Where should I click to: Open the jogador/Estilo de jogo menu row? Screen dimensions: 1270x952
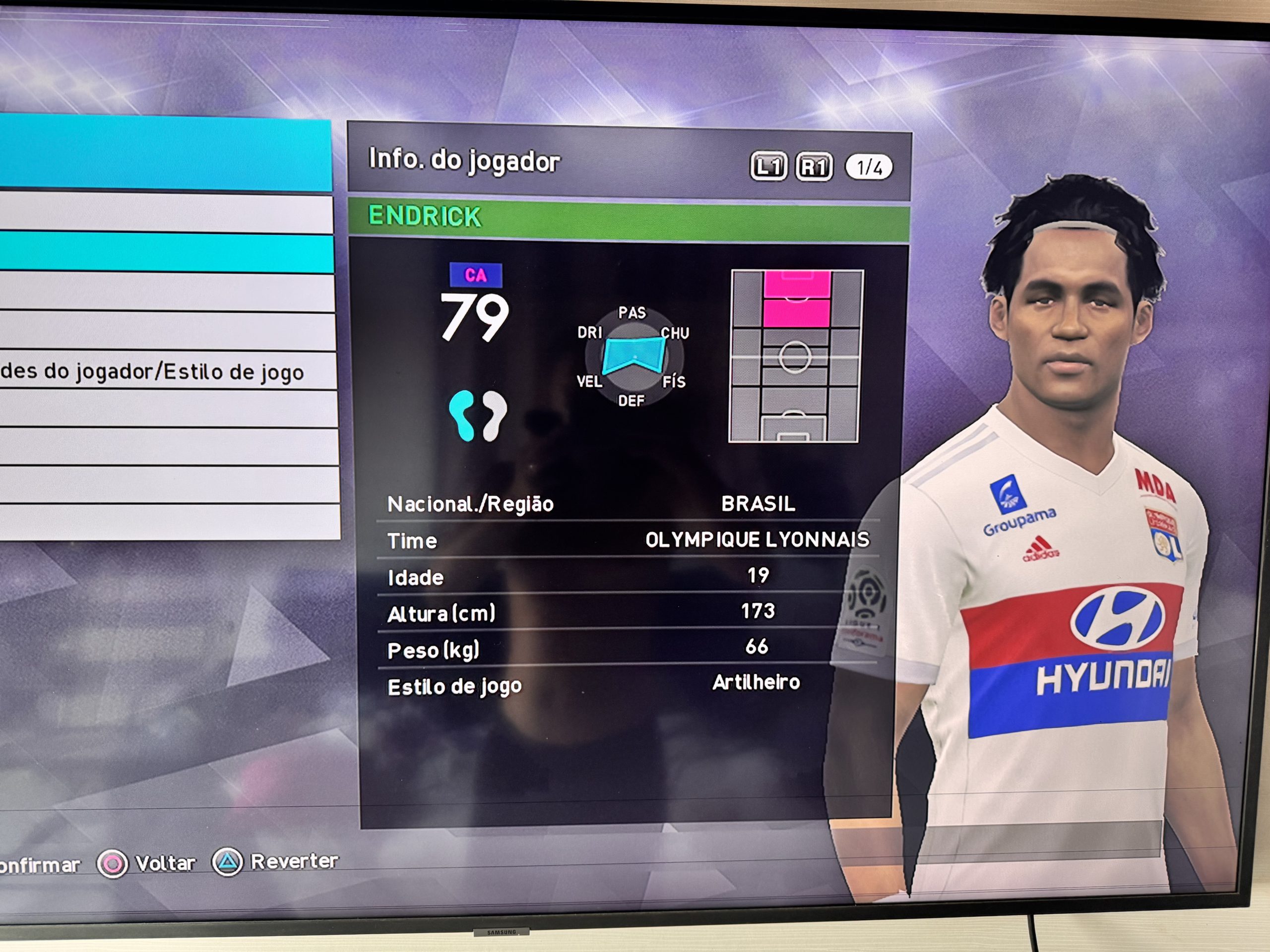(x=167, y=371)
